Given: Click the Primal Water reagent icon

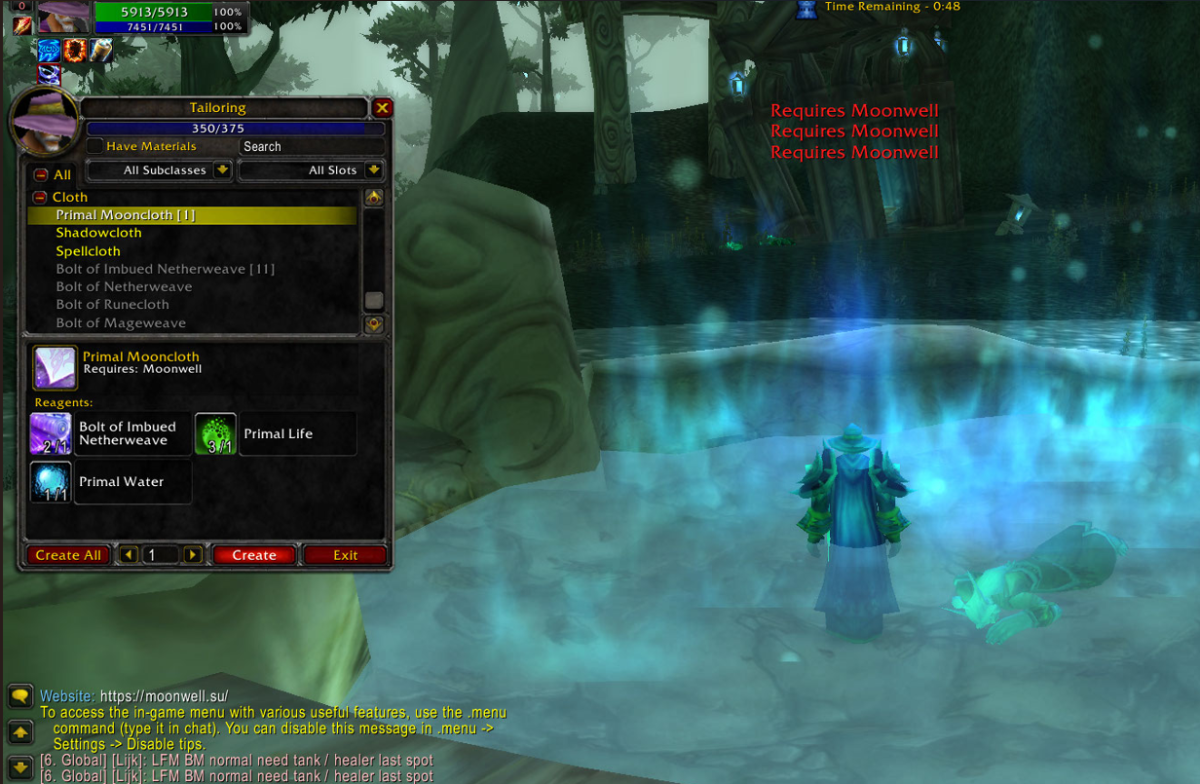Looking at the screenshot, I should pos(51,481).
